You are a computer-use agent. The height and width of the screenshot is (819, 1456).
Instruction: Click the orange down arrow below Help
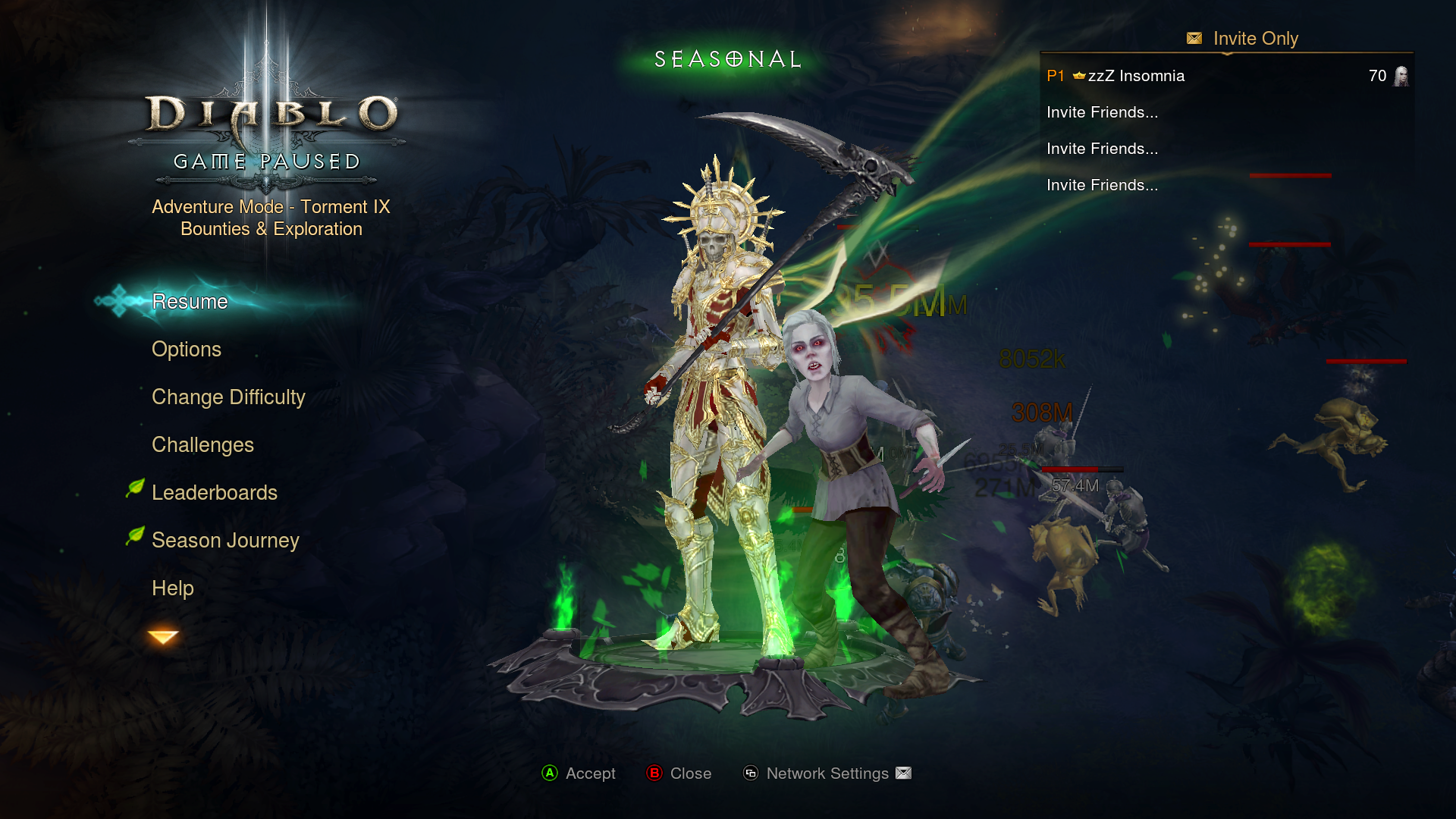(163, 637)
